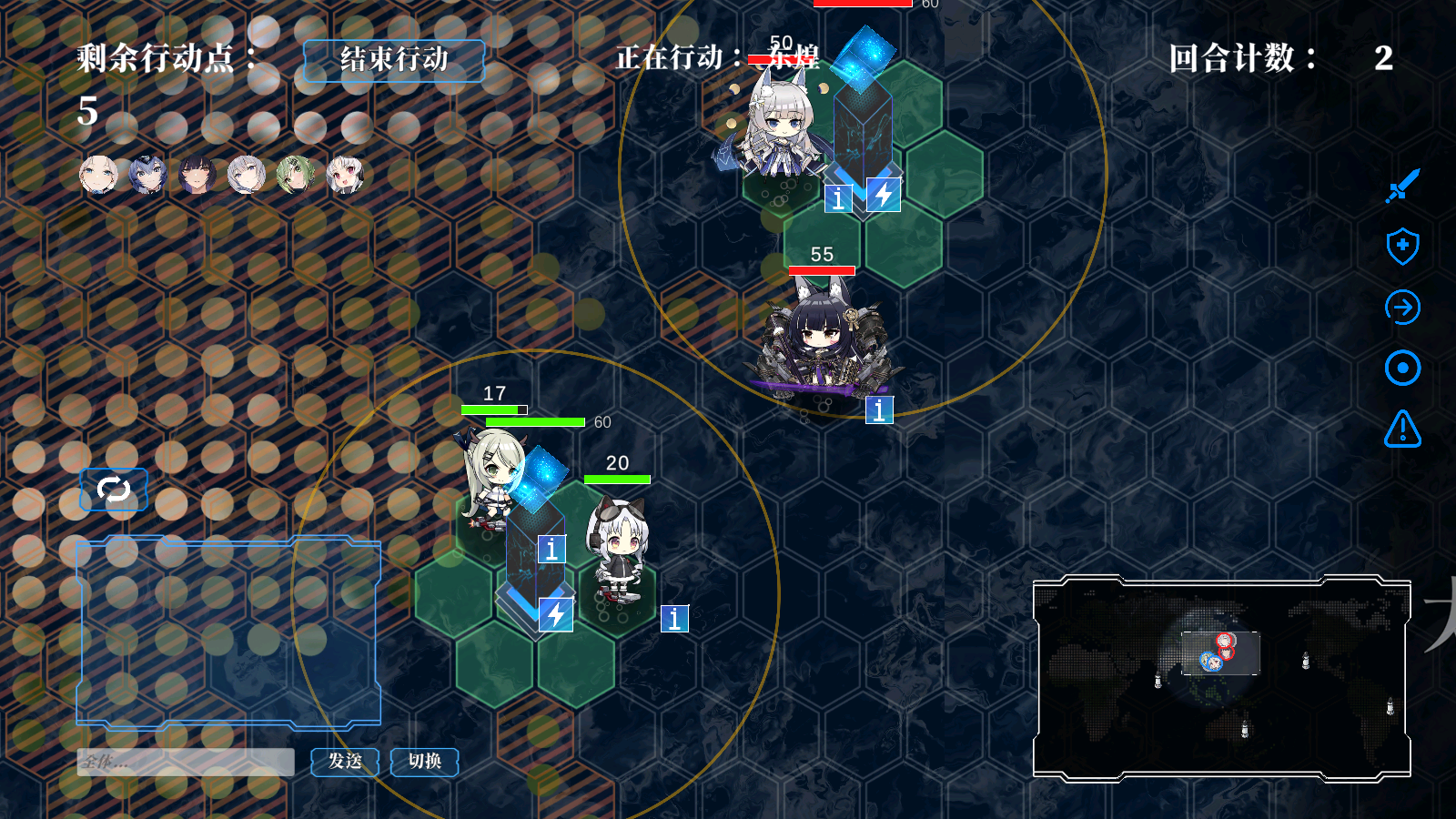Viewport: 1456px width, 819px height.
Task: Choose the dark purple-haired character portrait
Action: [x=197, y=175]
